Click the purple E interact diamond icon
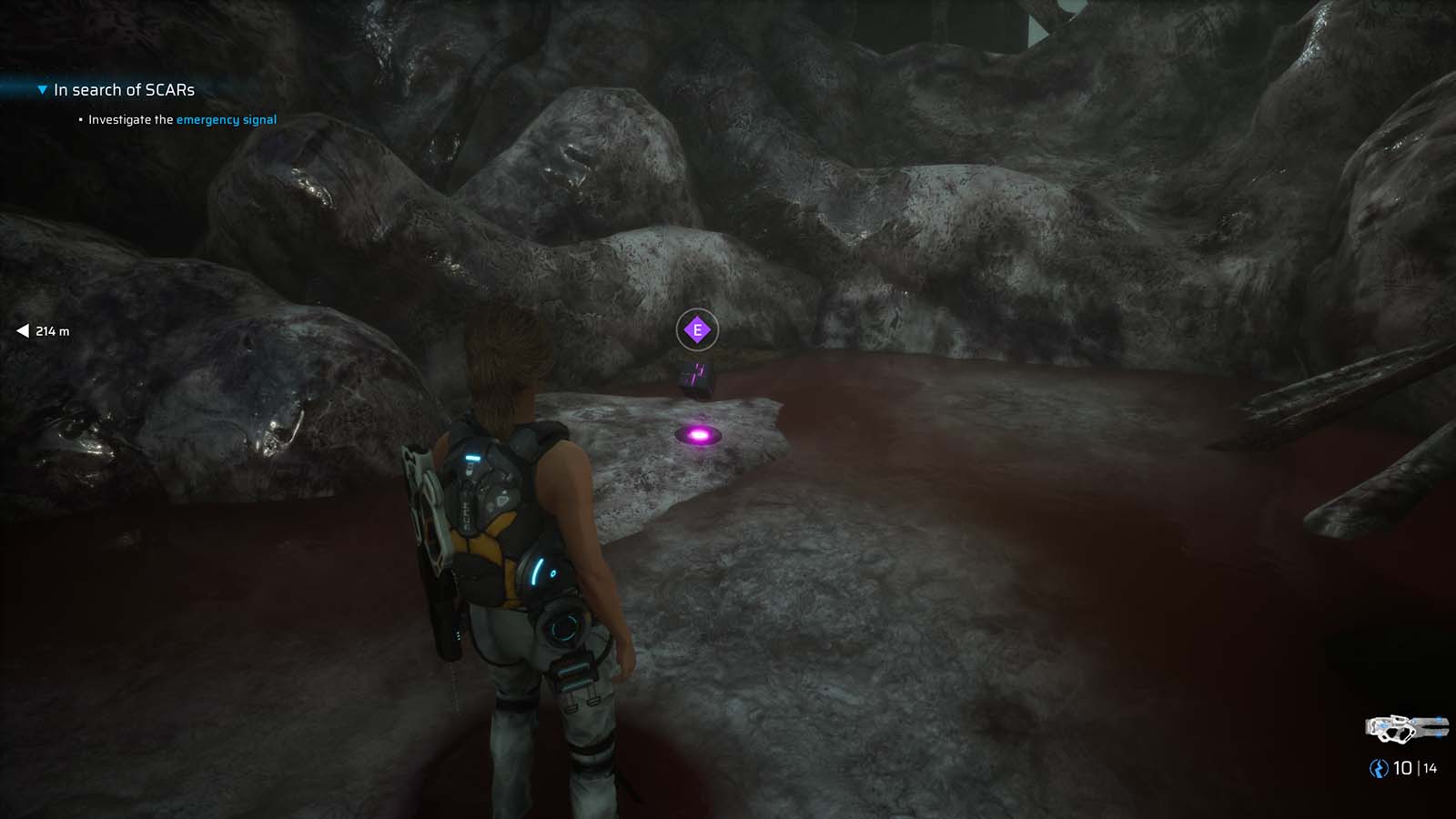This screenshot has height=819, width=1456. coord(696,330)
